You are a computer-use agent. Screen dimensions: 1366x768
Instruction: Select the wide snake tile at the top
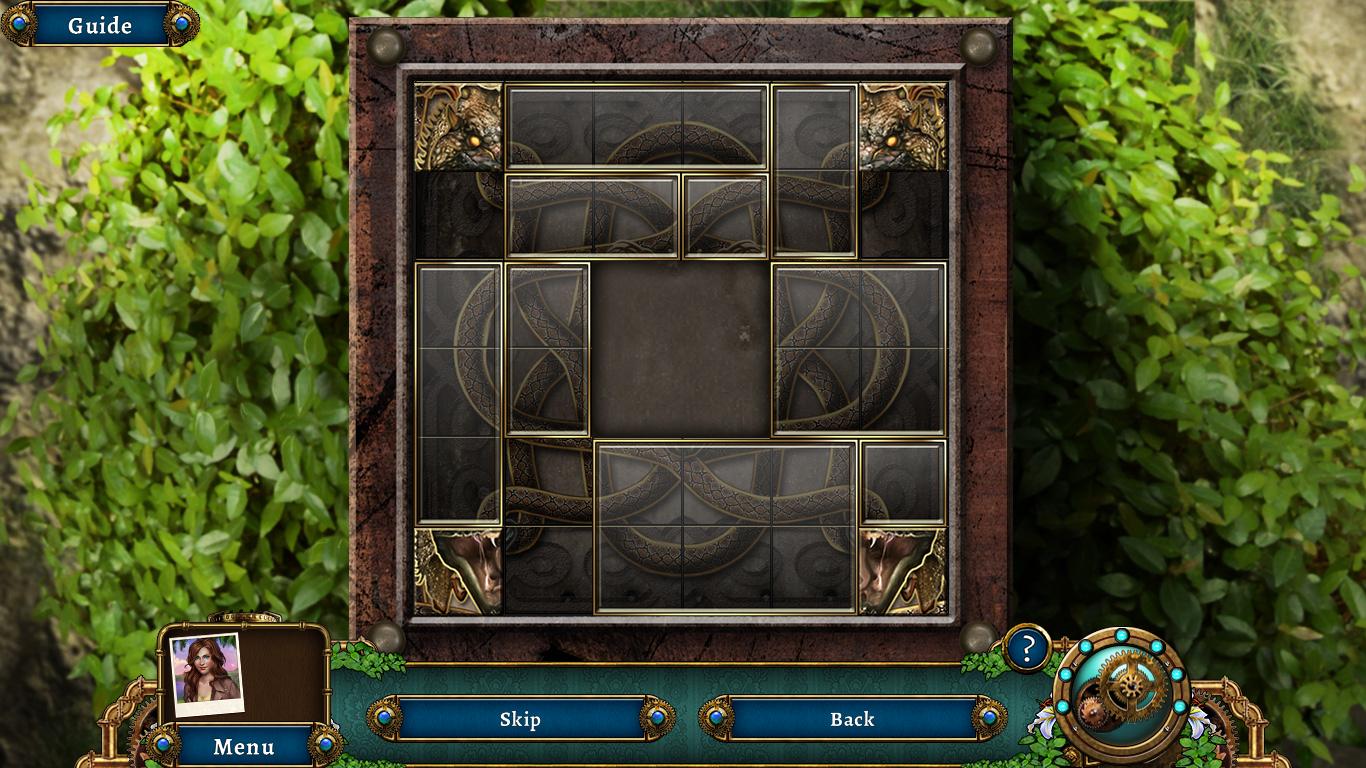coord(637,127)
